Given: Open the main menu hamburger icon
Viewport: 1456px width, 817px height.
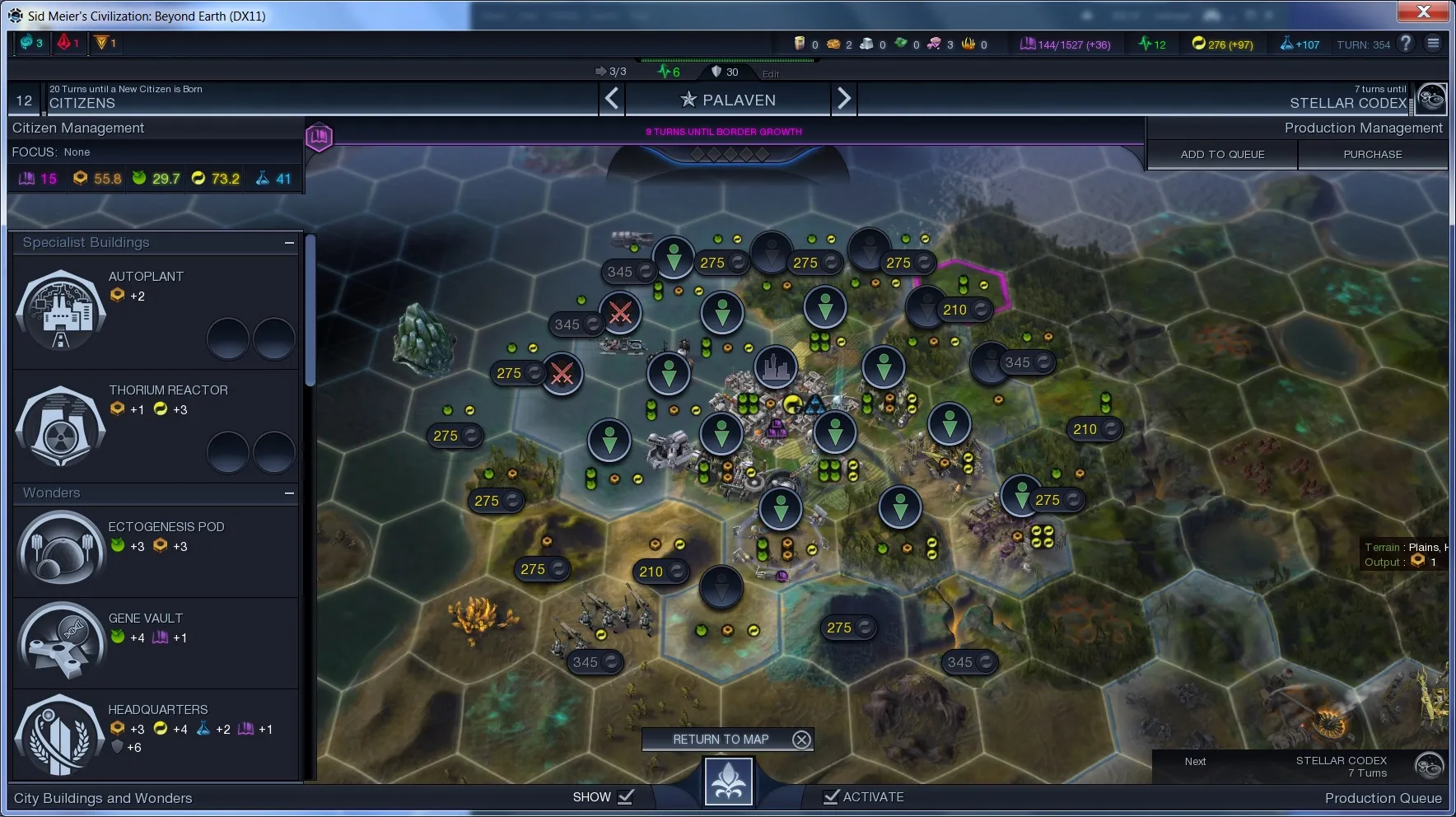Looking at the screenshot, I should (x=1434, y=44).
